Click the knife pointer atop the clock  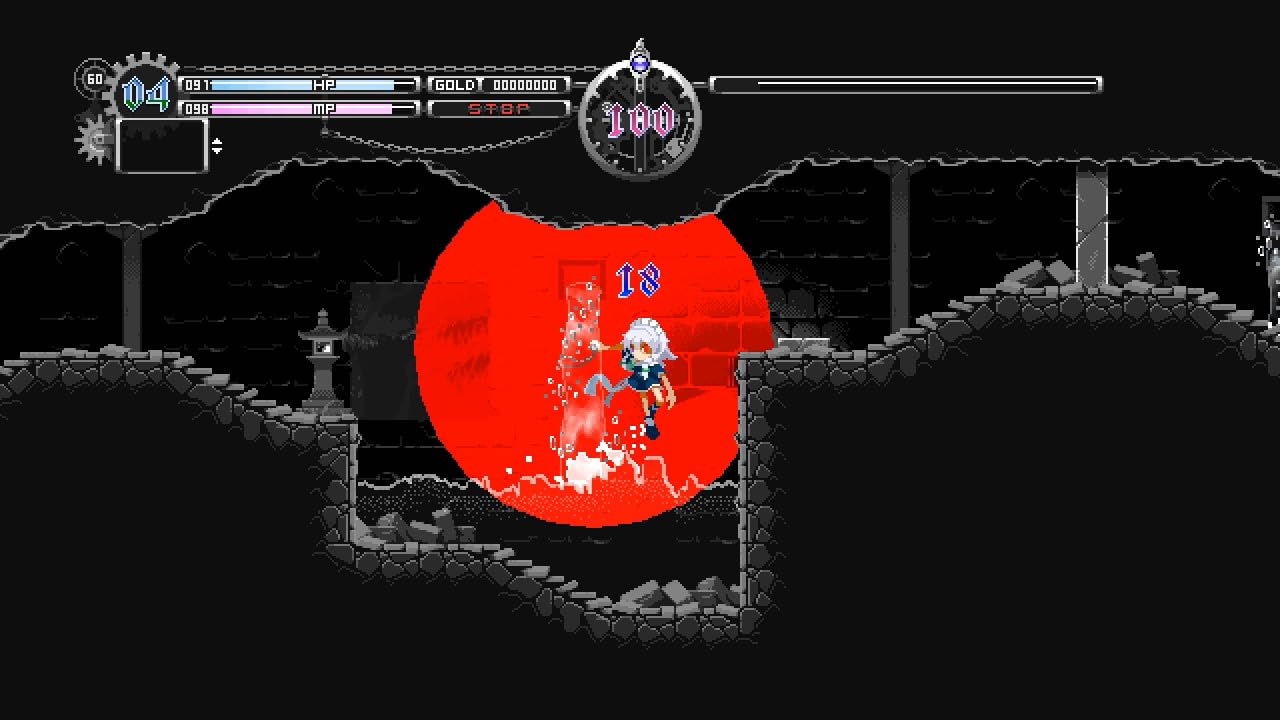click(639, 50)
